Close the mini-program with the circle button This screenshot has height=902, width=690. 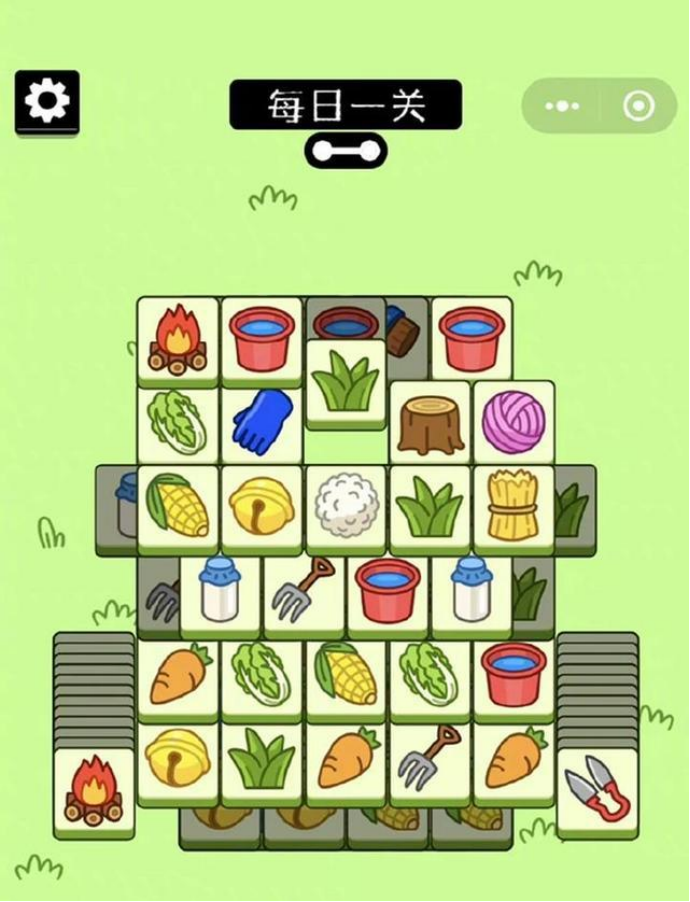pyautogui.click(x=638, y=106)
